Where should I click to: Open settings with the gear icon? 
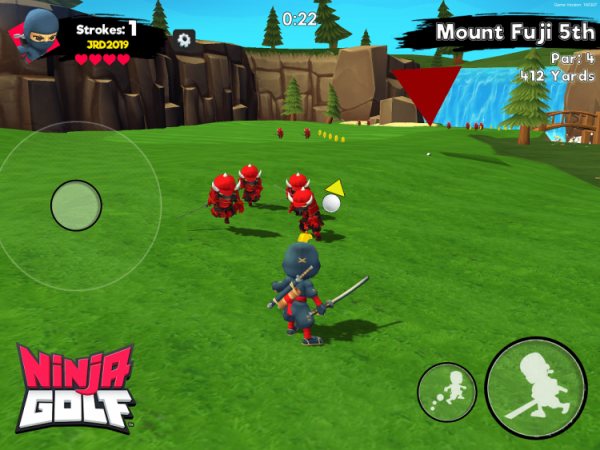(184, 39)
